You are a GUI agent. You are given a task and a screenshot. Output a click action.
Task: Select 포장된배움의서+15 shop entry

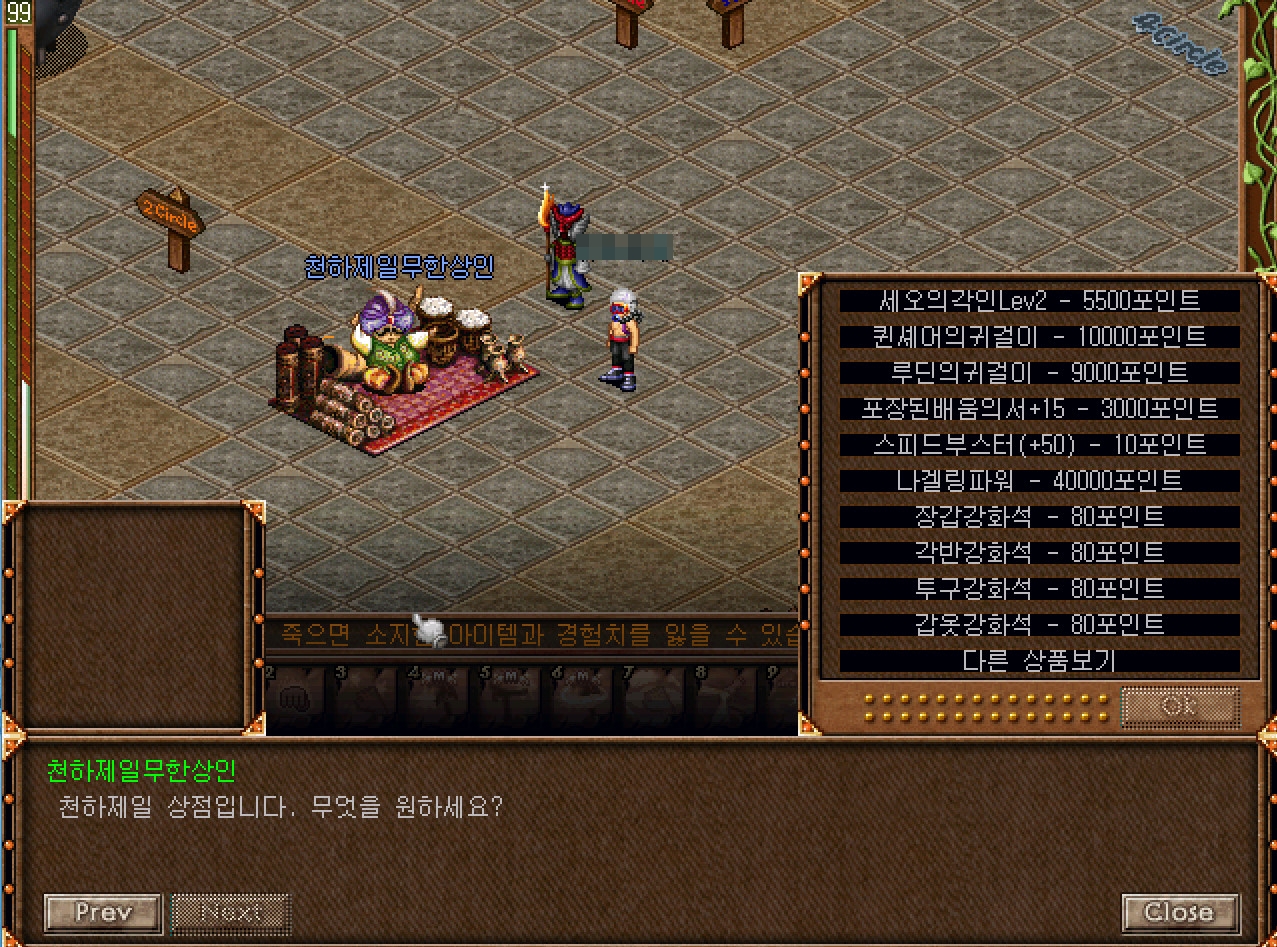coord(1039,409)
